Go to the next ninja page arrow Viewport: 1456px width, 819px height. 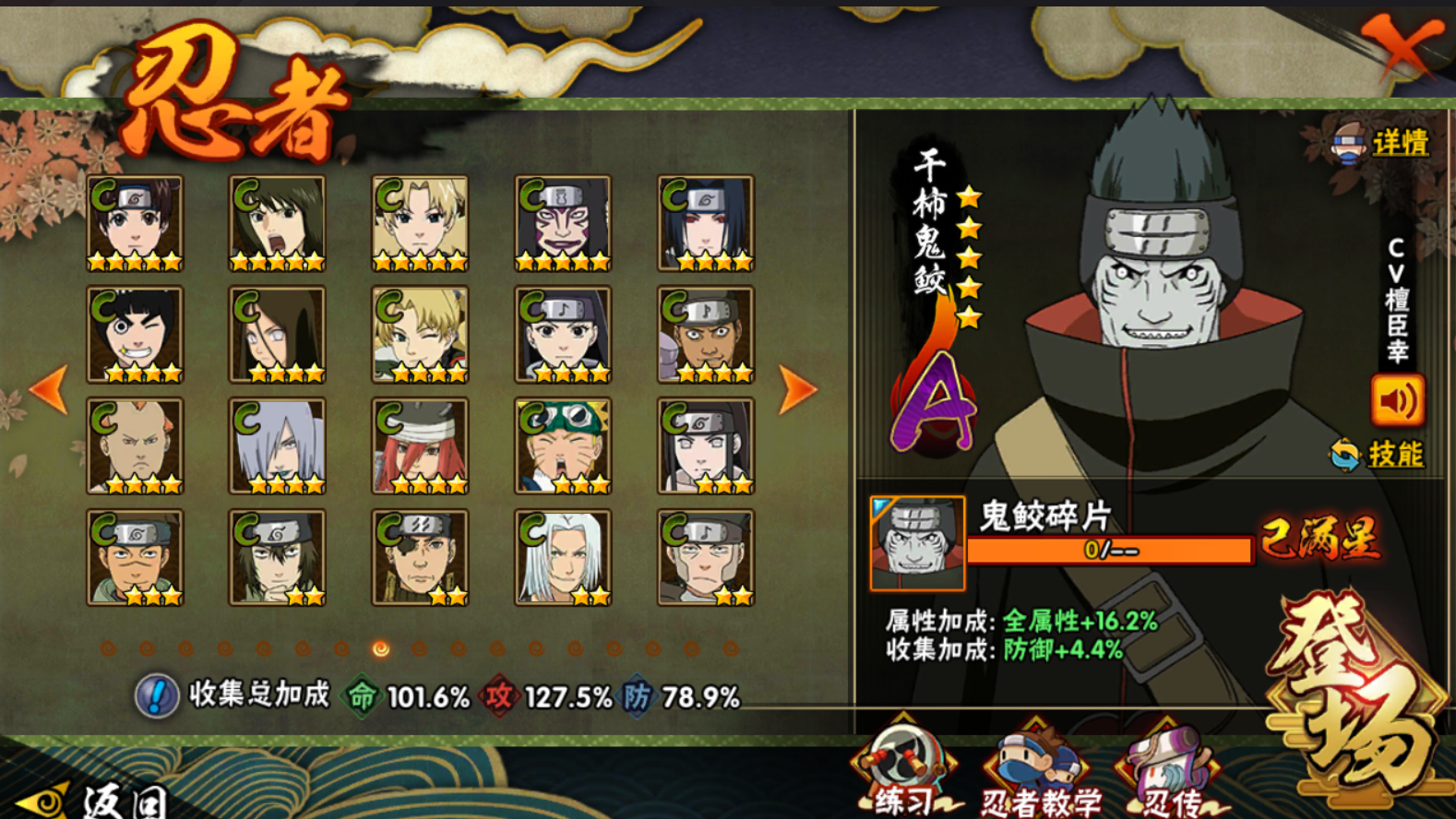[797, 390]
